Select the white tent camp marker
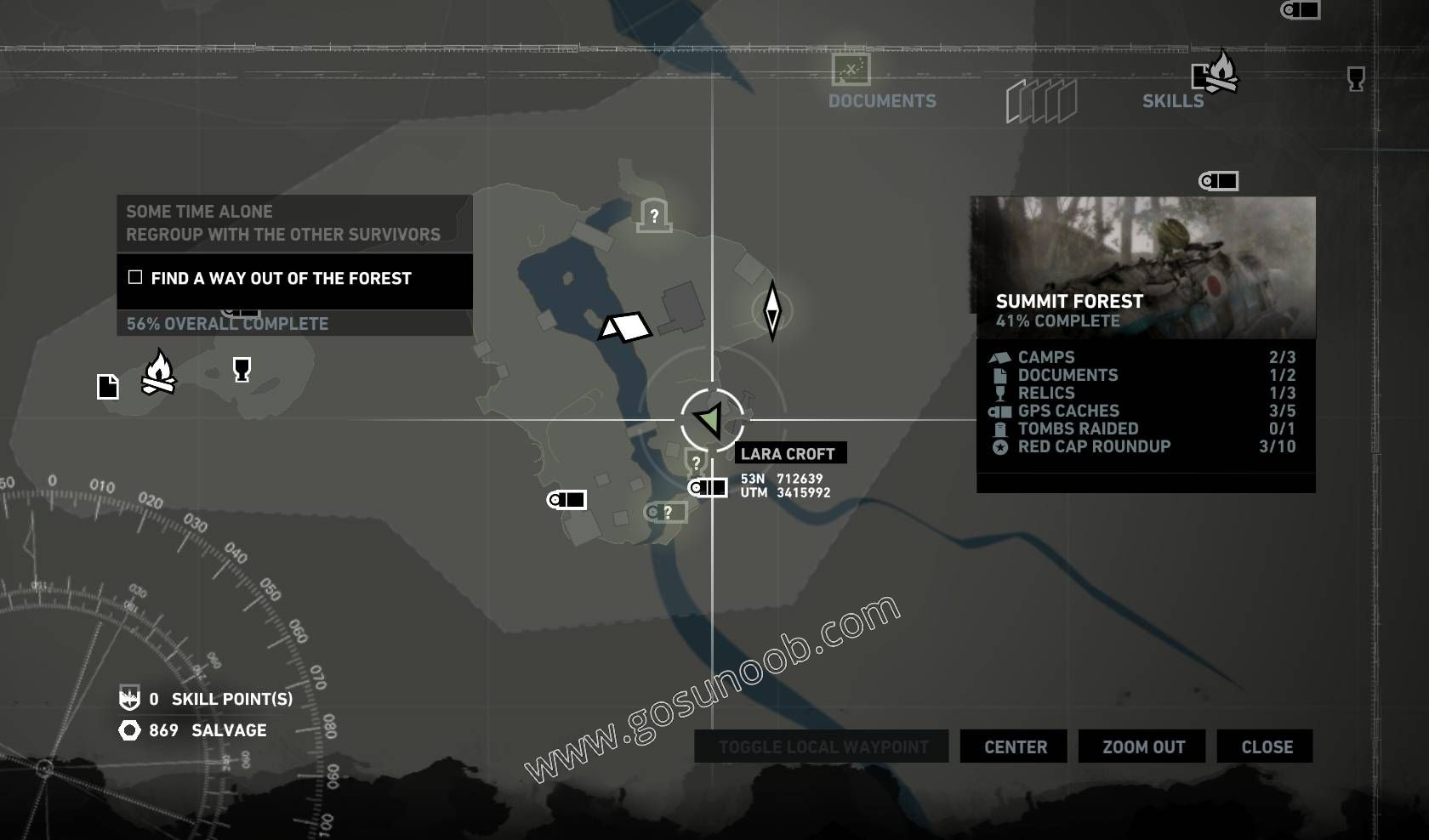Viewport: 1429px width, 840px height. pyautogui.click(x=625, y=326)
